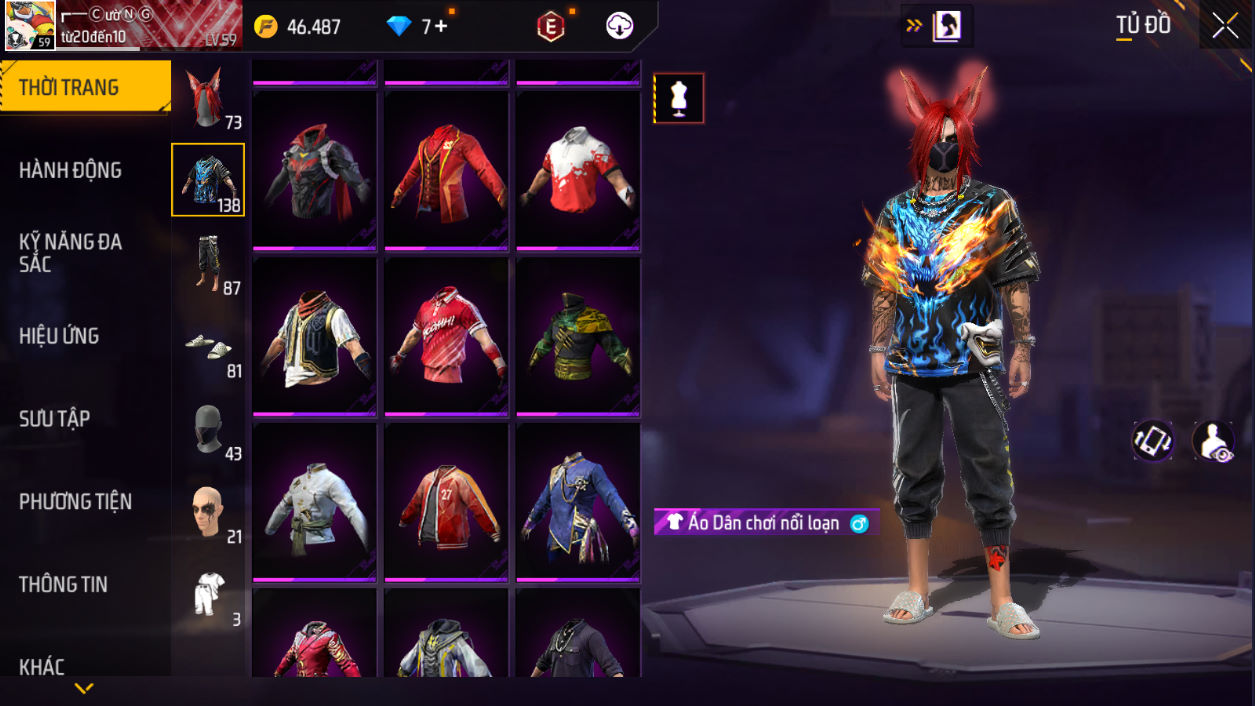This screenshot has width=1255, height=706.
Task: Close the wardrobe with the X button
Action: point(1225,27)
